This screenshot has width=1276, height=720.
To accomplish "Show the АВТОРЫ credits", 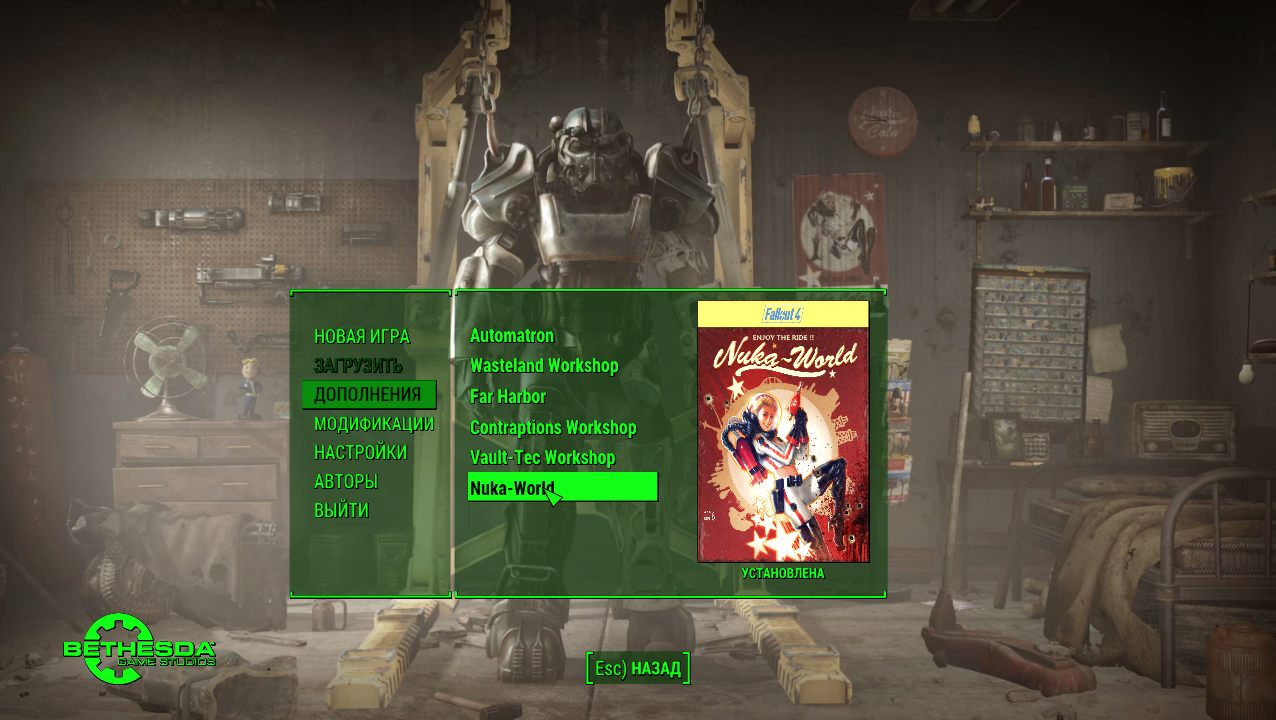I will pyautogui.click(x=345, y=482).
